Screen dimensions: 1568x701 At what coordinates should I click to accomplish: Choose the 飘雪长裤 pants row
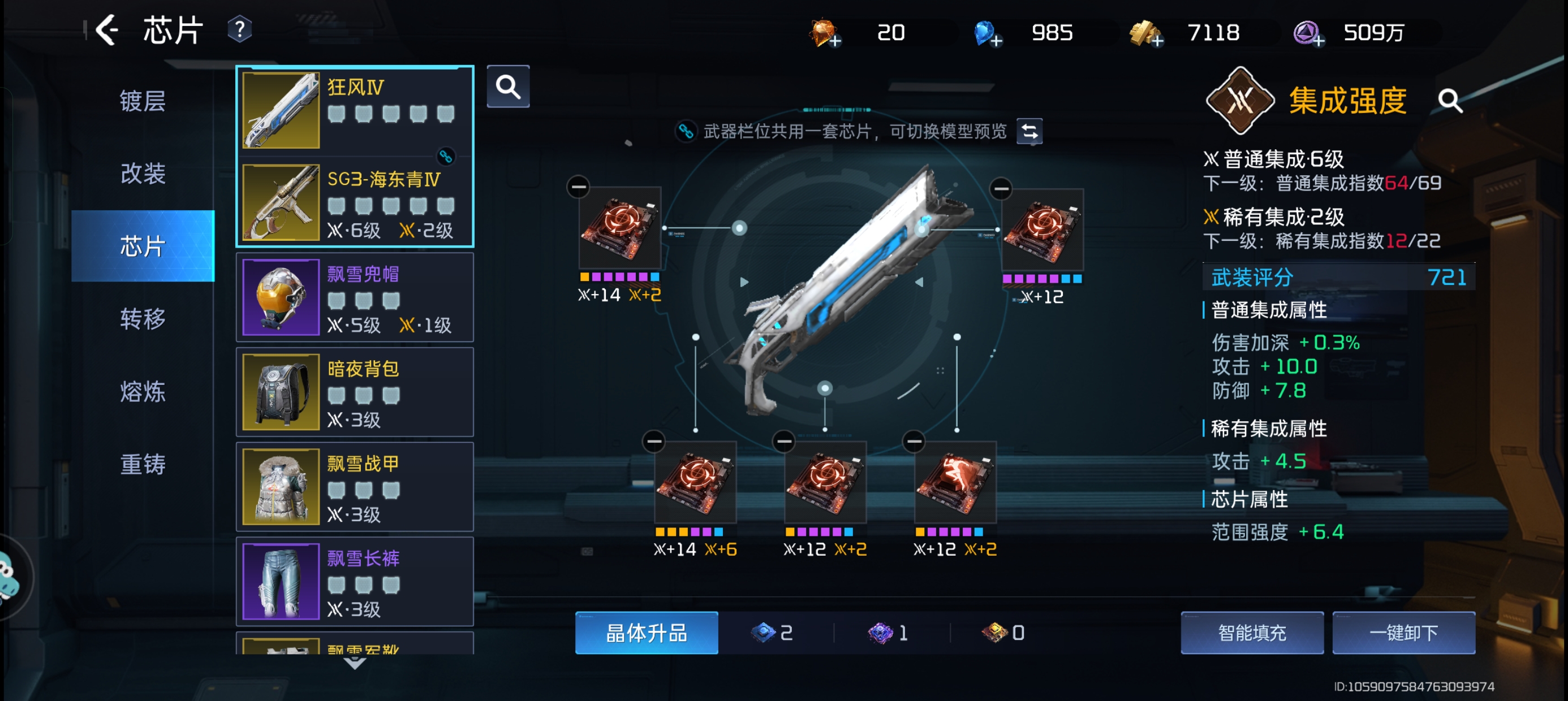355,582
